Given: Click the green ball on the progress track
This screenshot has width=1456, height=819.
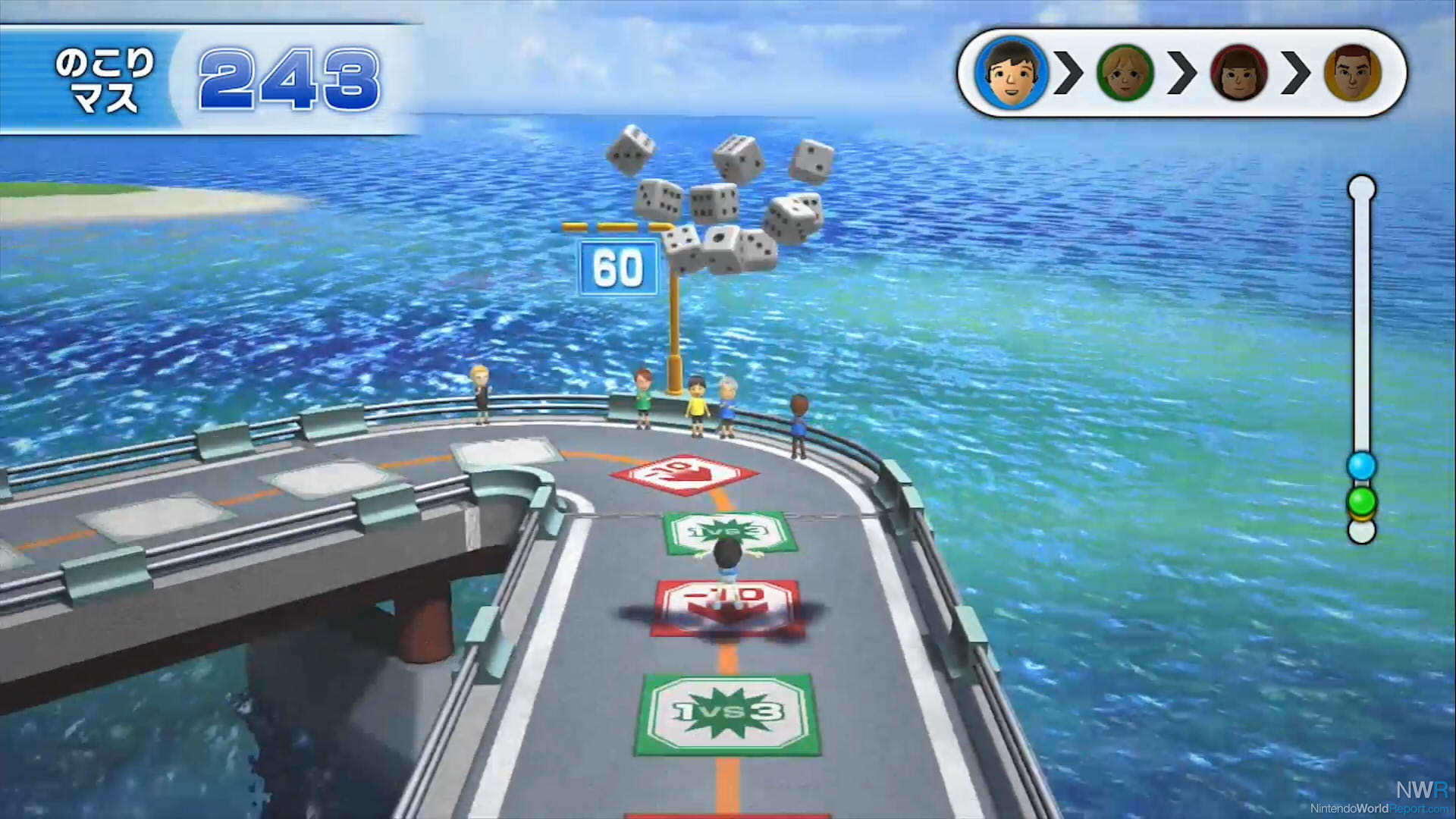Looking at the screenshot, I should click(x=1361, y=500).
